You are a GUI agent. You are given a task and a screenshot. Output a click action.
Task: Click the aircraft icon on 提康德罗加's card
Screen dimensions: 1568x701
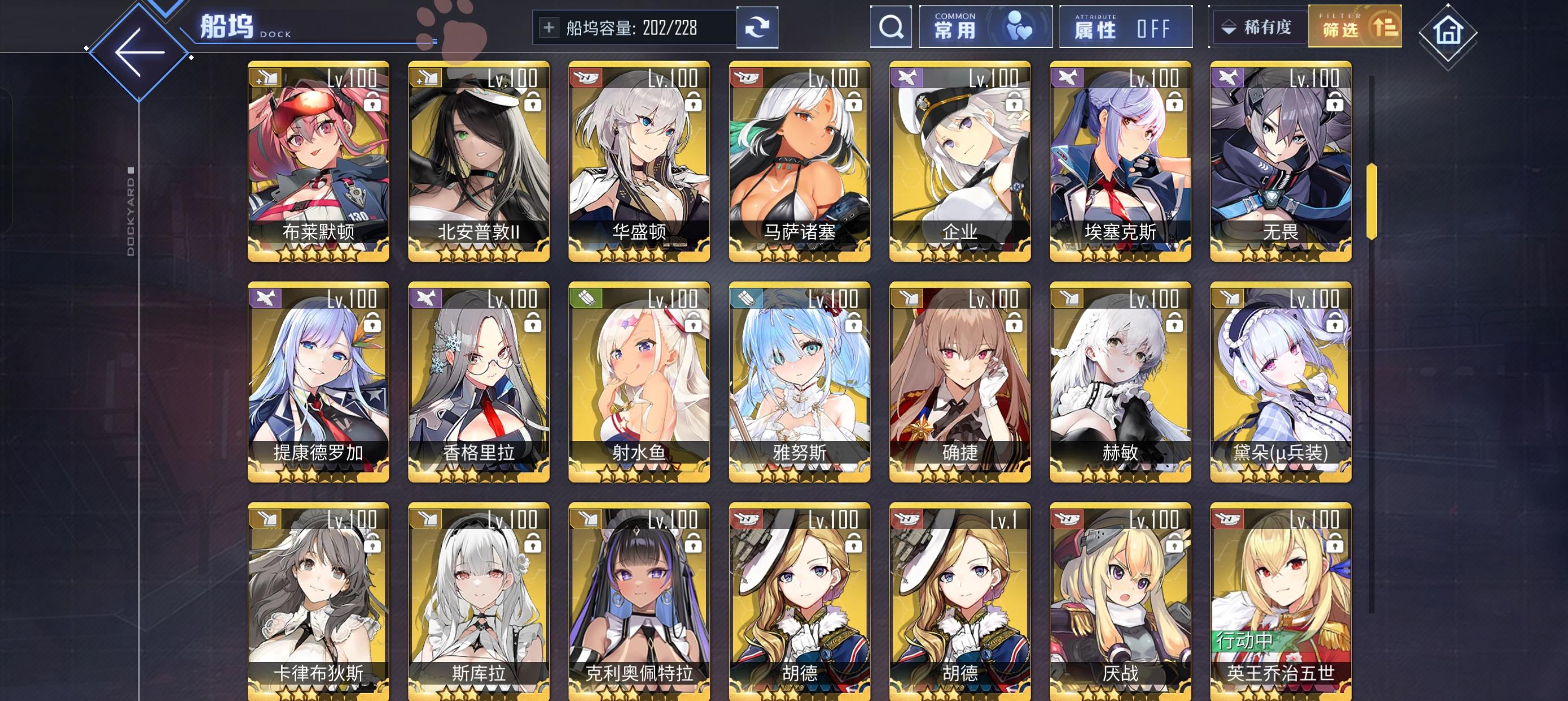pyautogui.click(x=267, y=298)
